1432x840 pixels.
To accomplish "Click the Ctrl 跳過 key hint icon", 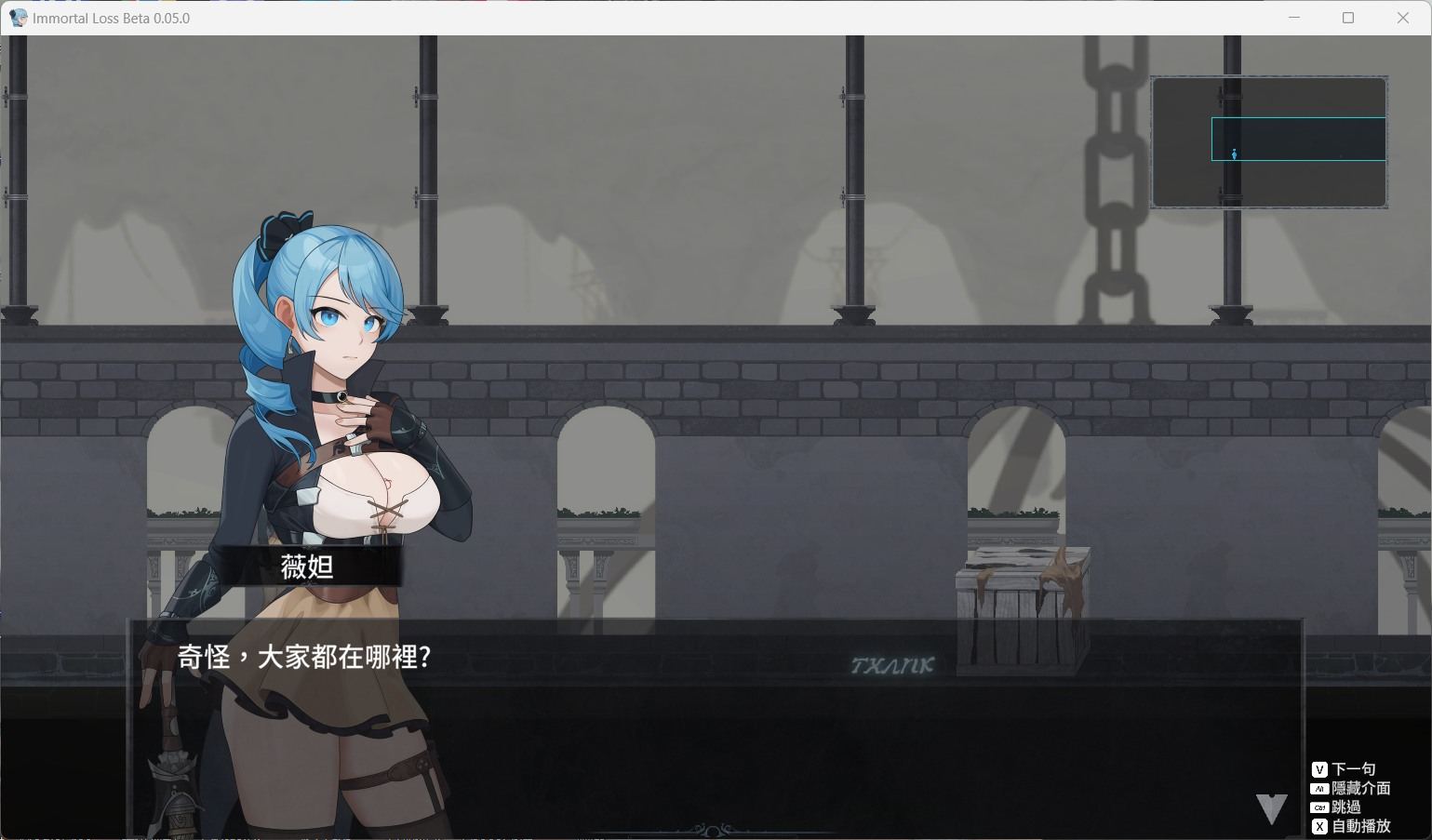I will click(1318, 807).
